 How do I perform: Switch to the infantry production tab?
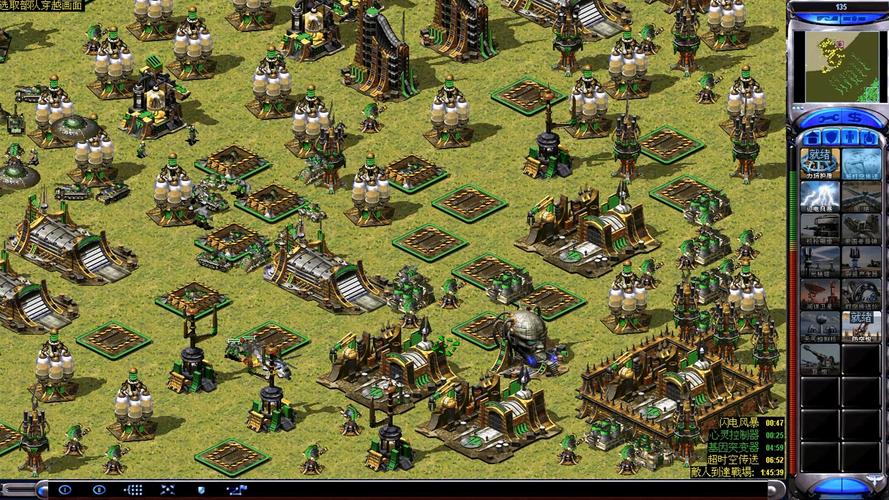coord(850,137)
